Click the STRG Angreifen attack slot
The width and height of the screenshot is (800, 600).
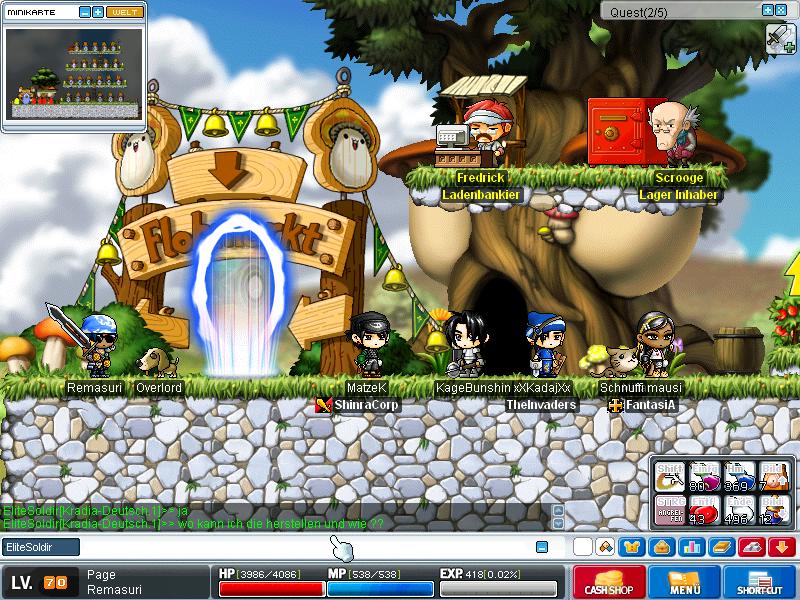[x=669, y=510]
